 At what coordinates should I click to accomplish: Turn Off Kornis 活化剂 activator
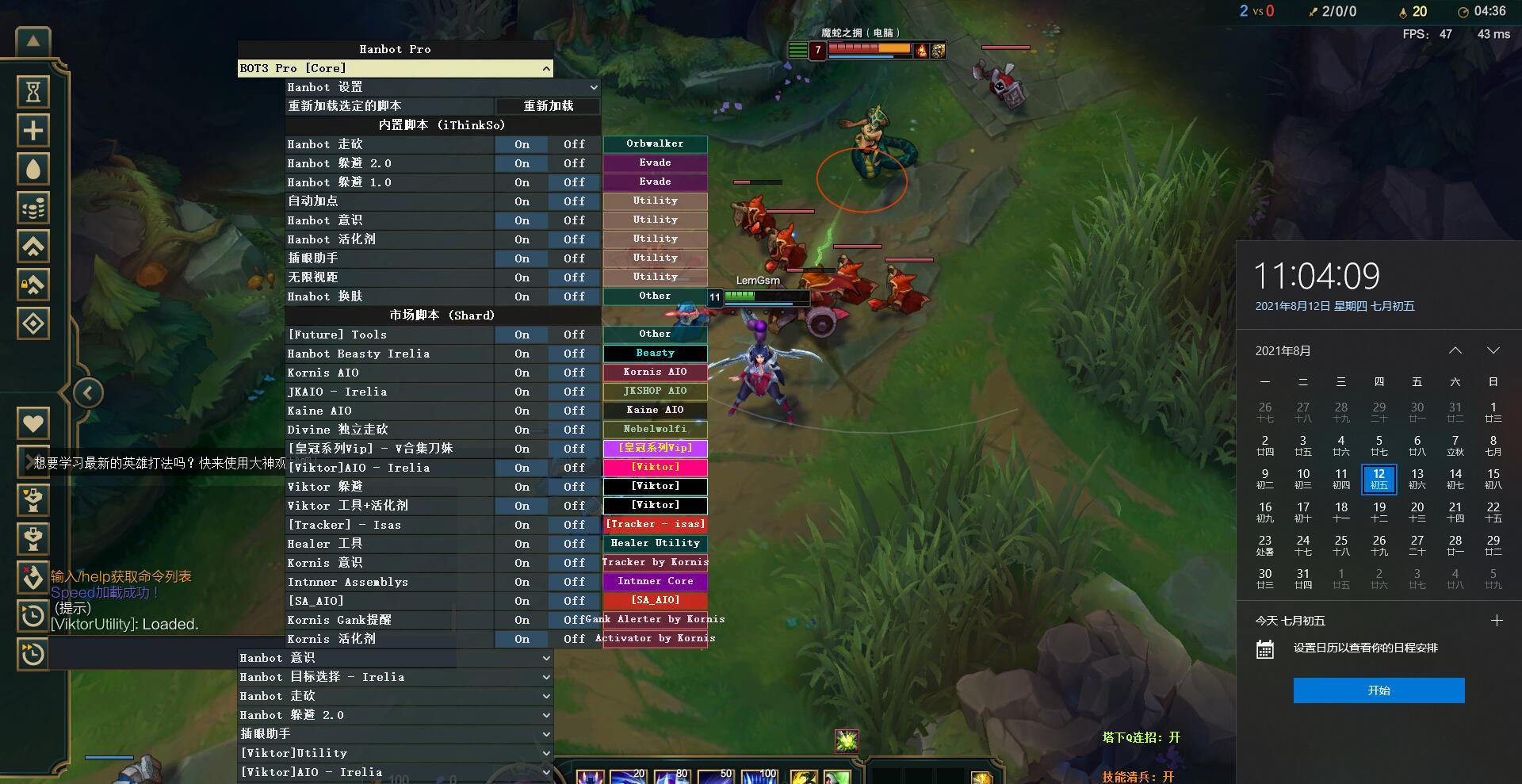pos(574,639)
